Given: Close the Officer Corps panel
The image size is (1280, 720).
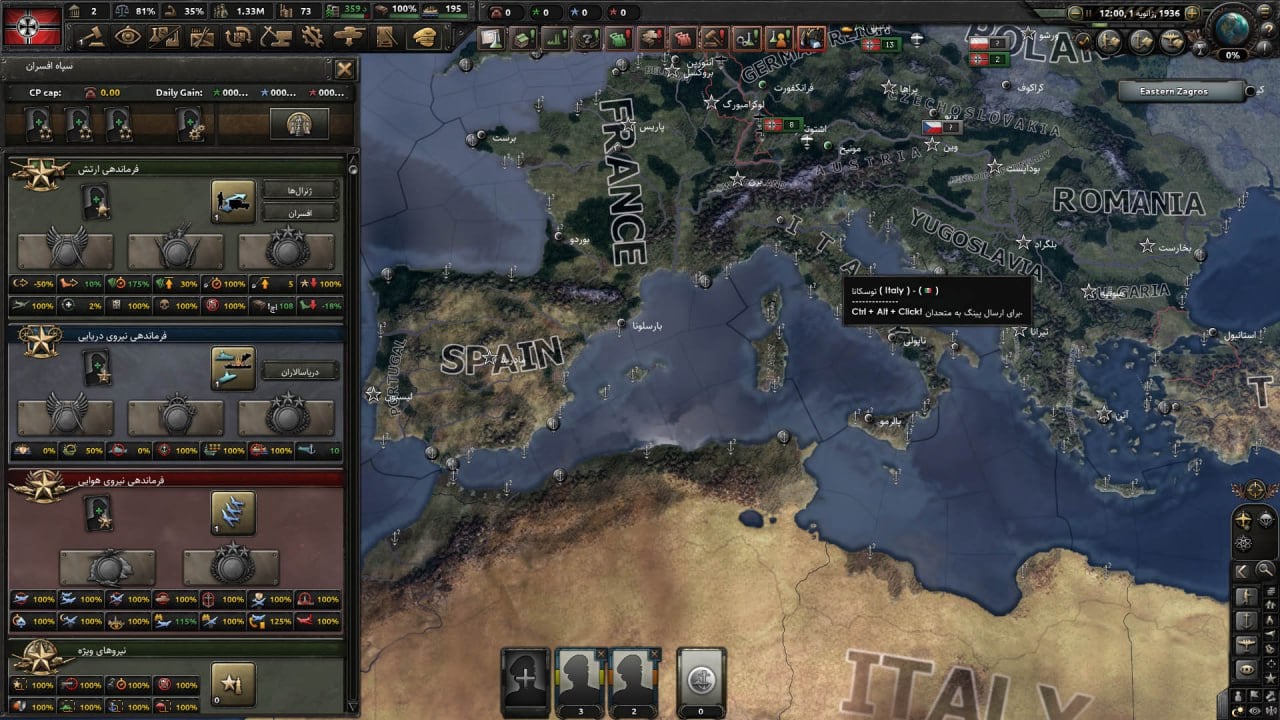Looking at the screenshot, I should point(344,69).
